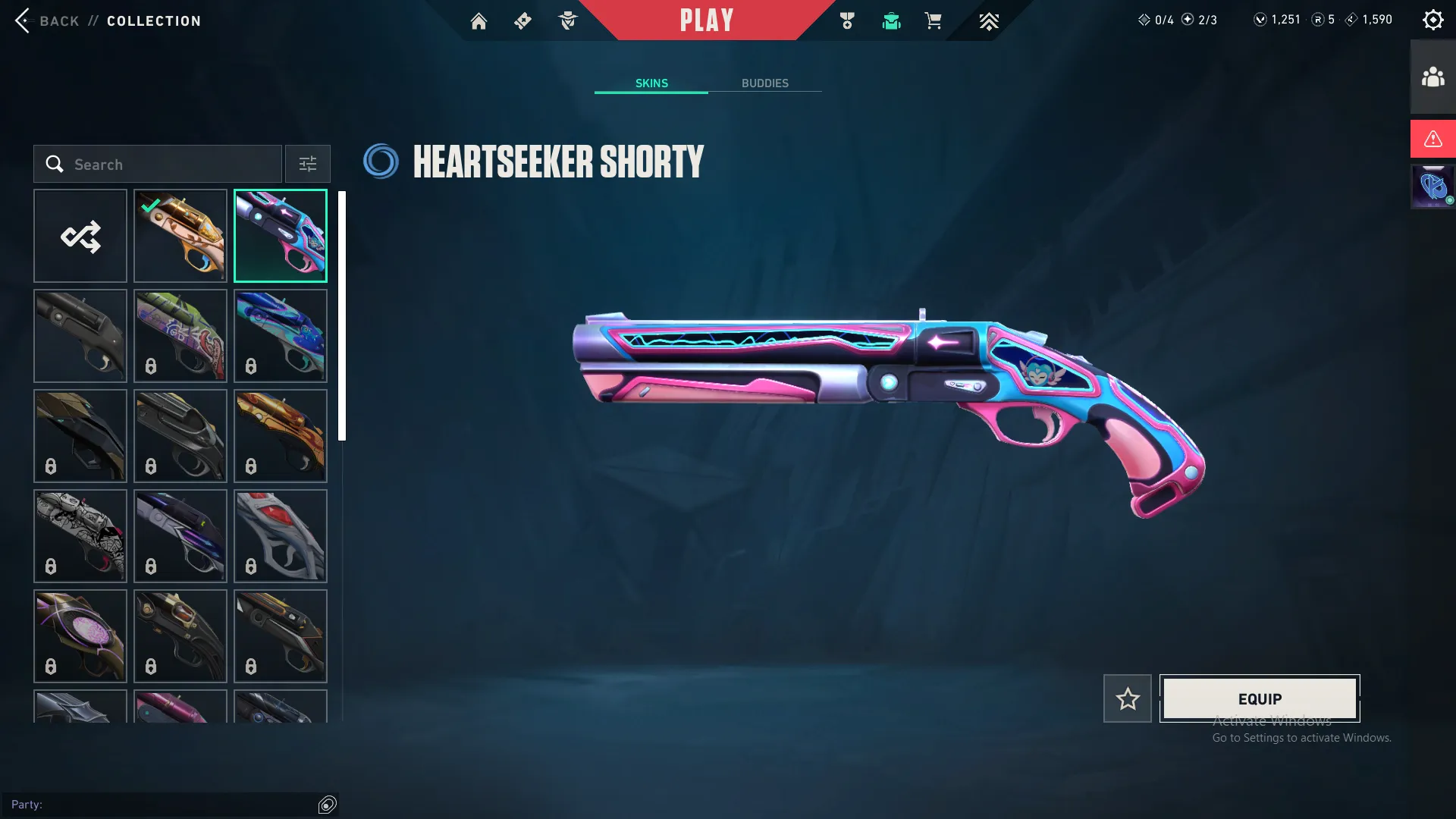Open the alert notification on the right sidebar
Image resolution: width=1456 pixels, height=819 pixels.
tap(1432, 139)
